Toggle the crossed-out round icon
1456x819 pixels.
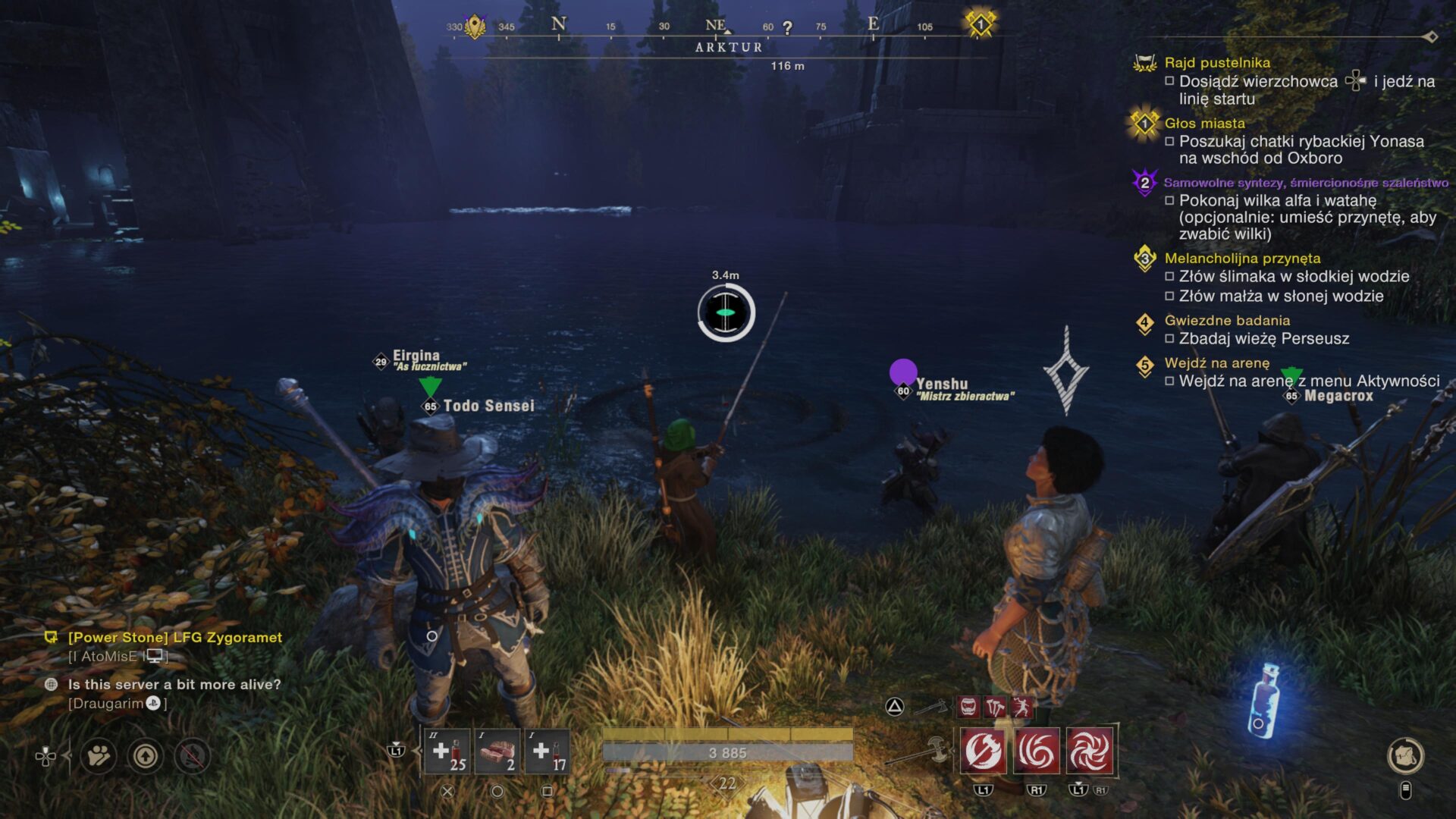[193, 756]
